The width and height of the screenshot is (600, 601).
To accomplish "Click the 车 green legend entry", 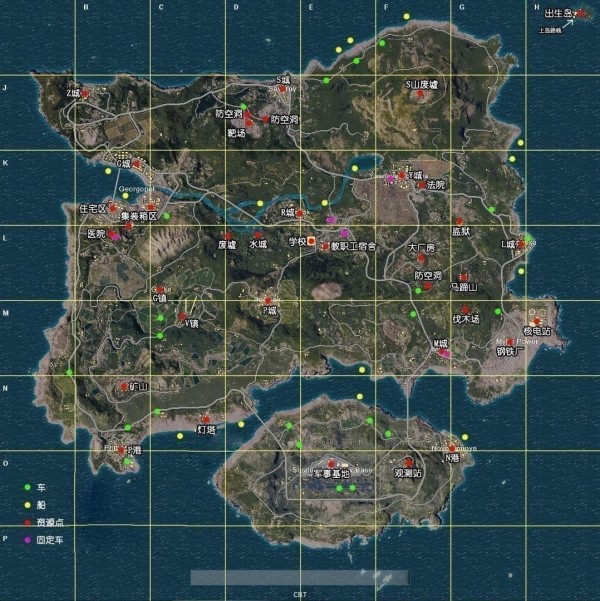I will 28,487.
